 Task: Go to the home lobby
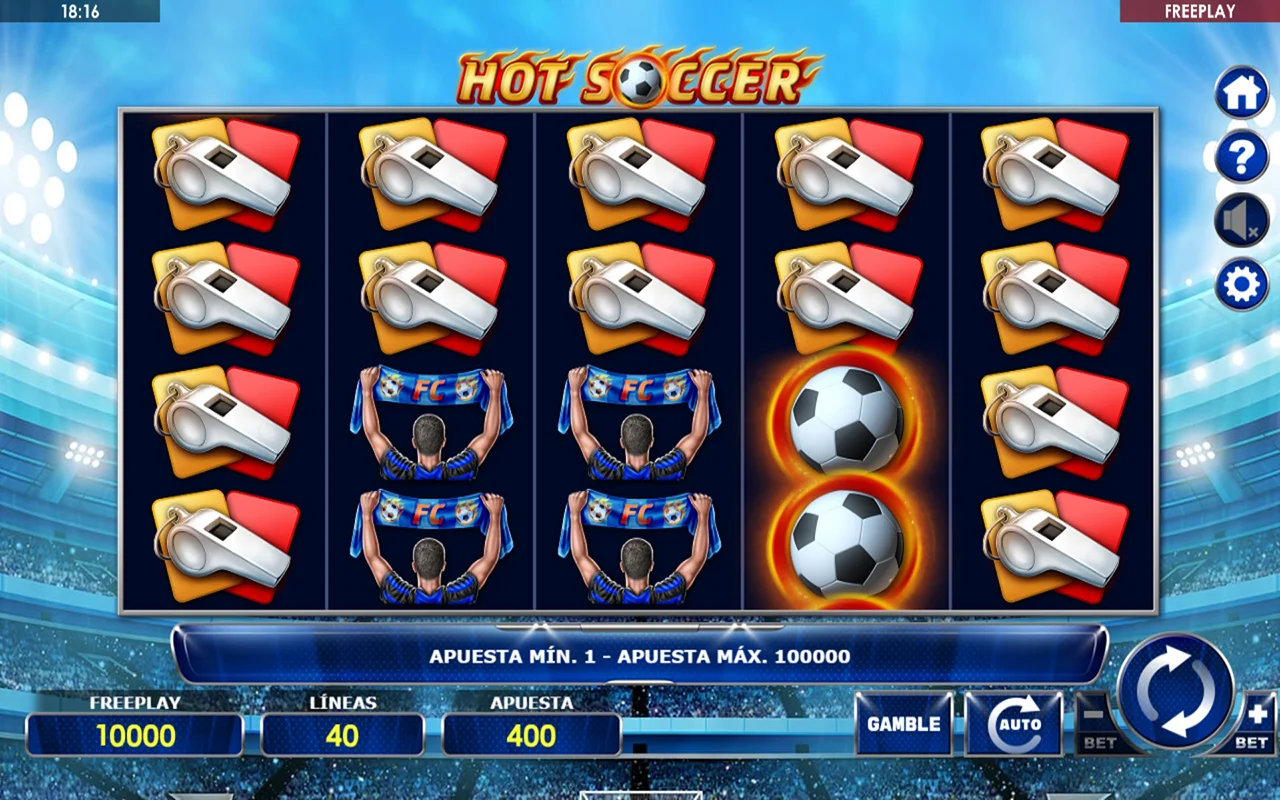[x=1241, y=93]
